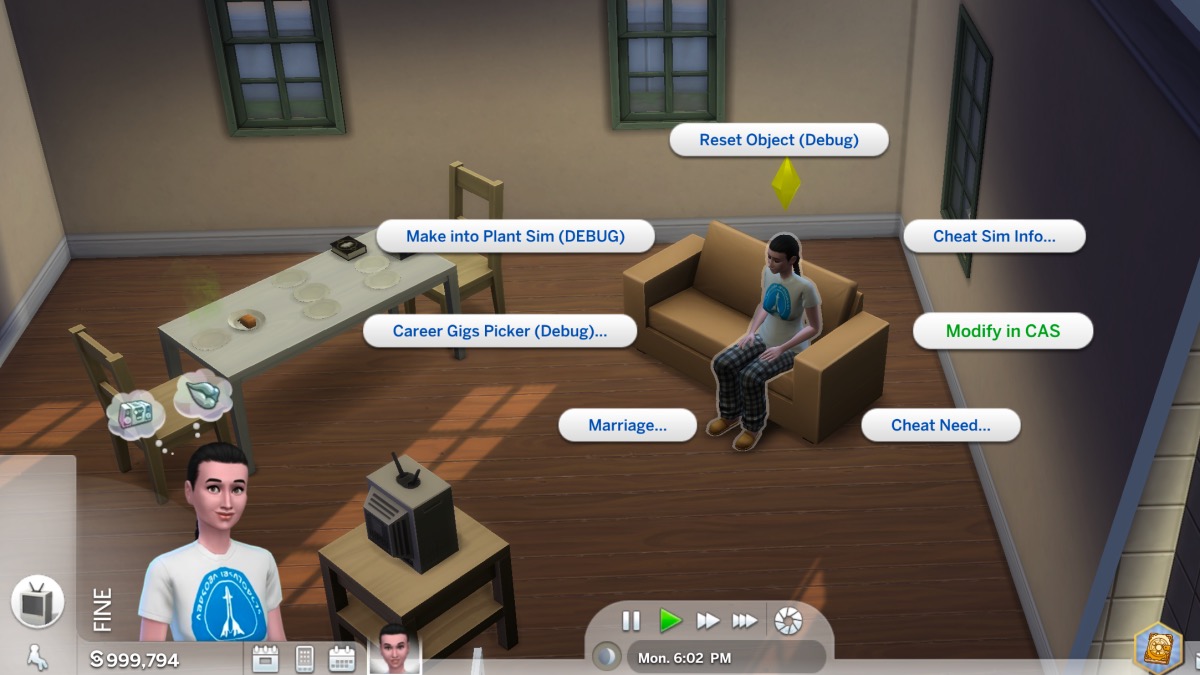Choose Reset Object (Debug) option
The image size is (1200, 675).
[x=778, y=140]
